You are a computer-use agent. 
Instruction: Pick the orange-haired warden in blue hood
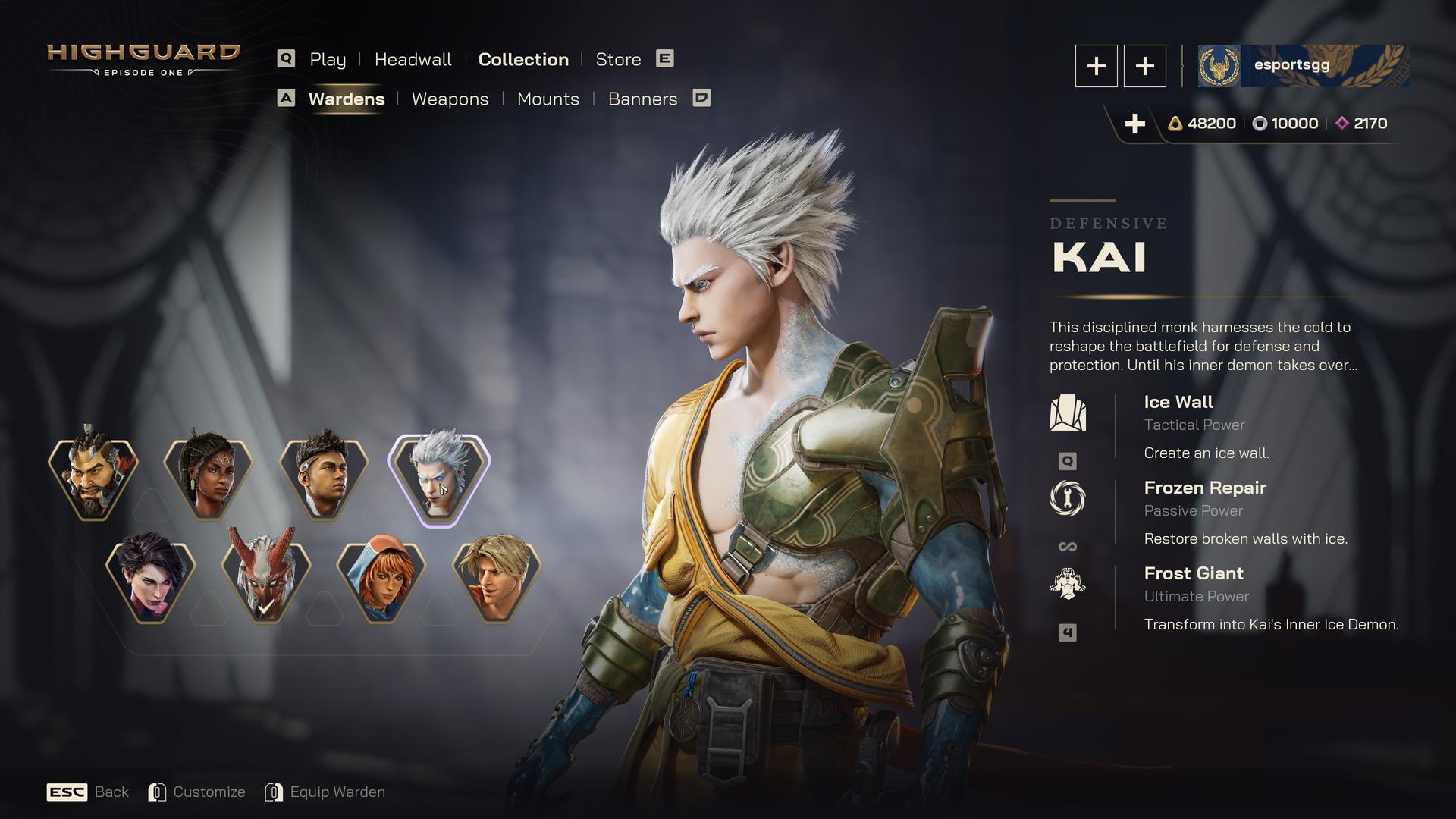(381, 580)
